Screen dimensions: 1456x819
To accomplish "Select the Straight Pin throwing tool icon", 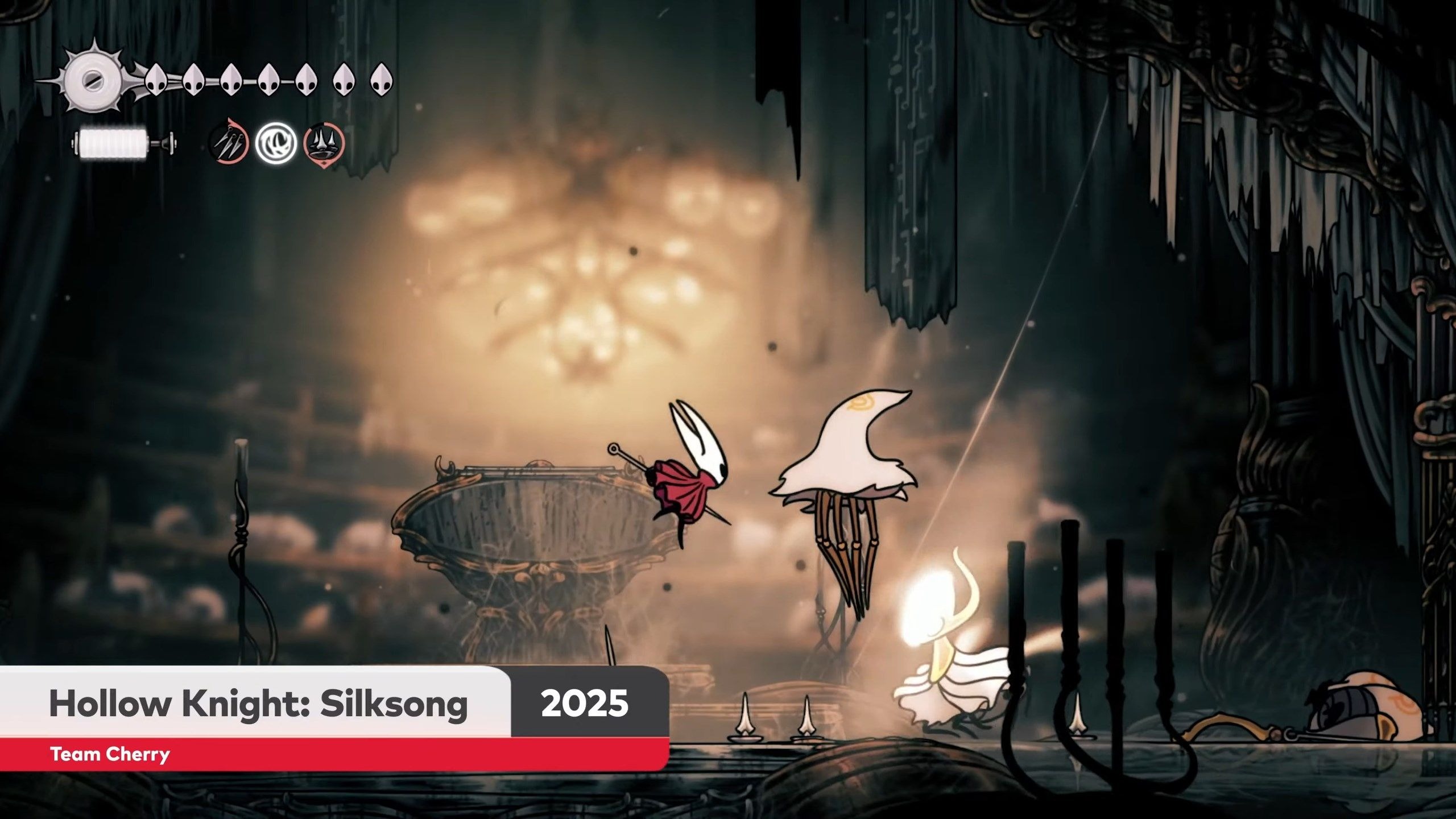I will tap(230, 145).
